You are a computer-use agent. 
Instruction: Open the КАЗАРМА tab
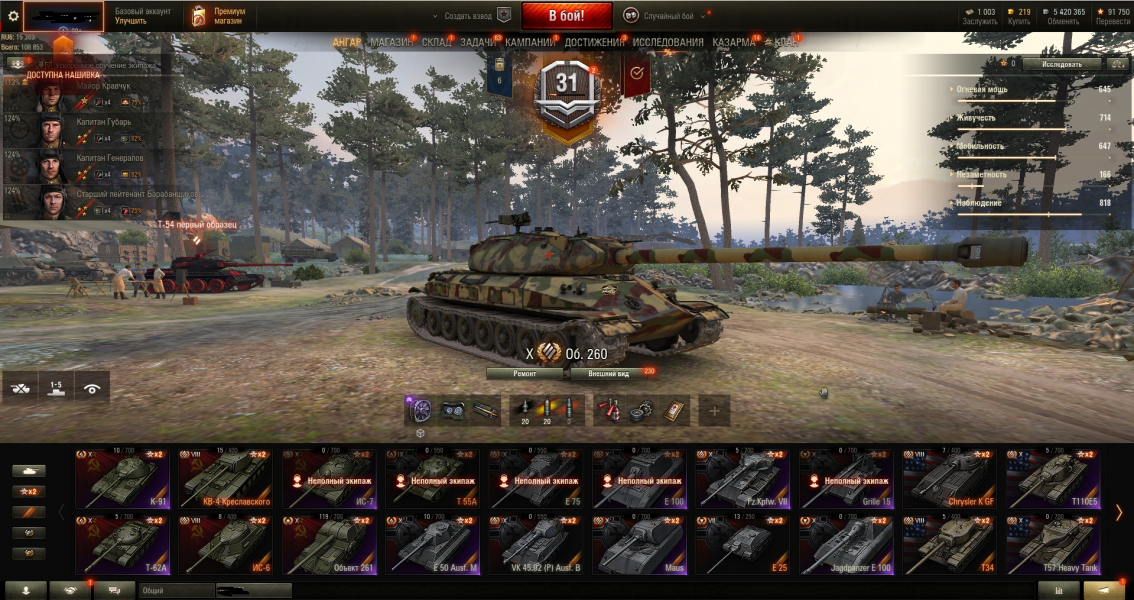734,43
